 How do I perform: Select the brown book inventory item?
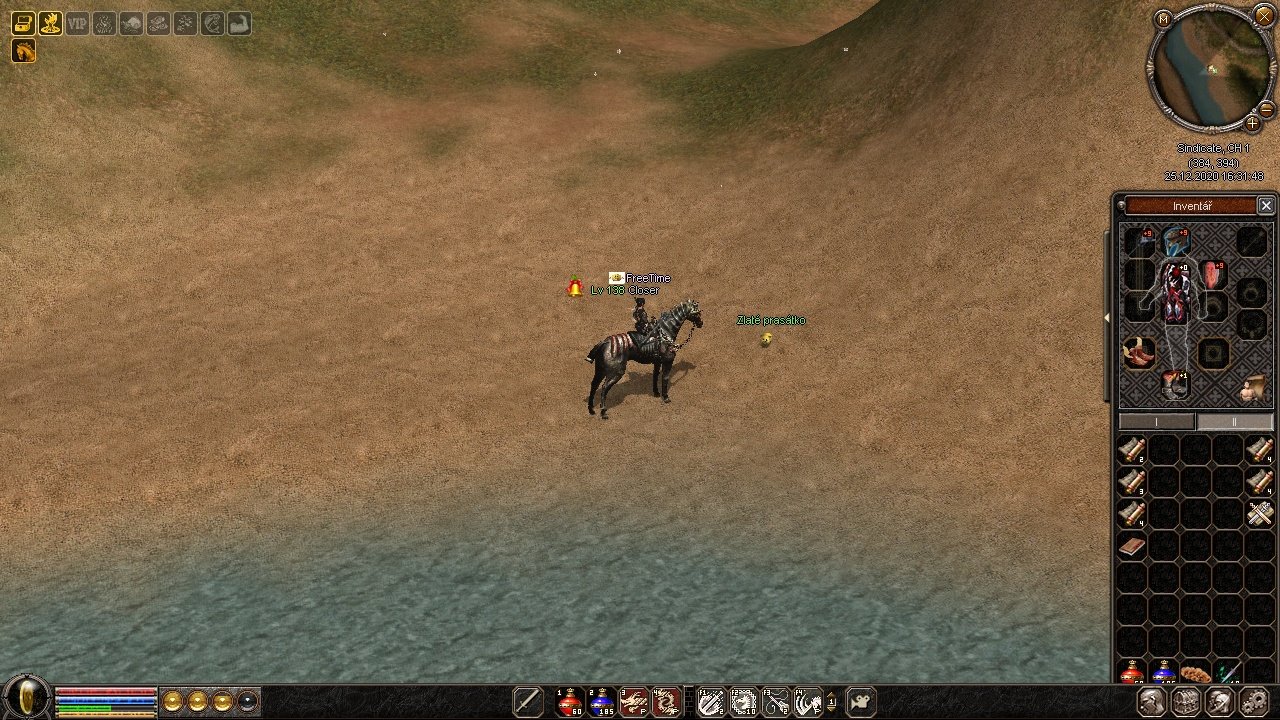1132,547
